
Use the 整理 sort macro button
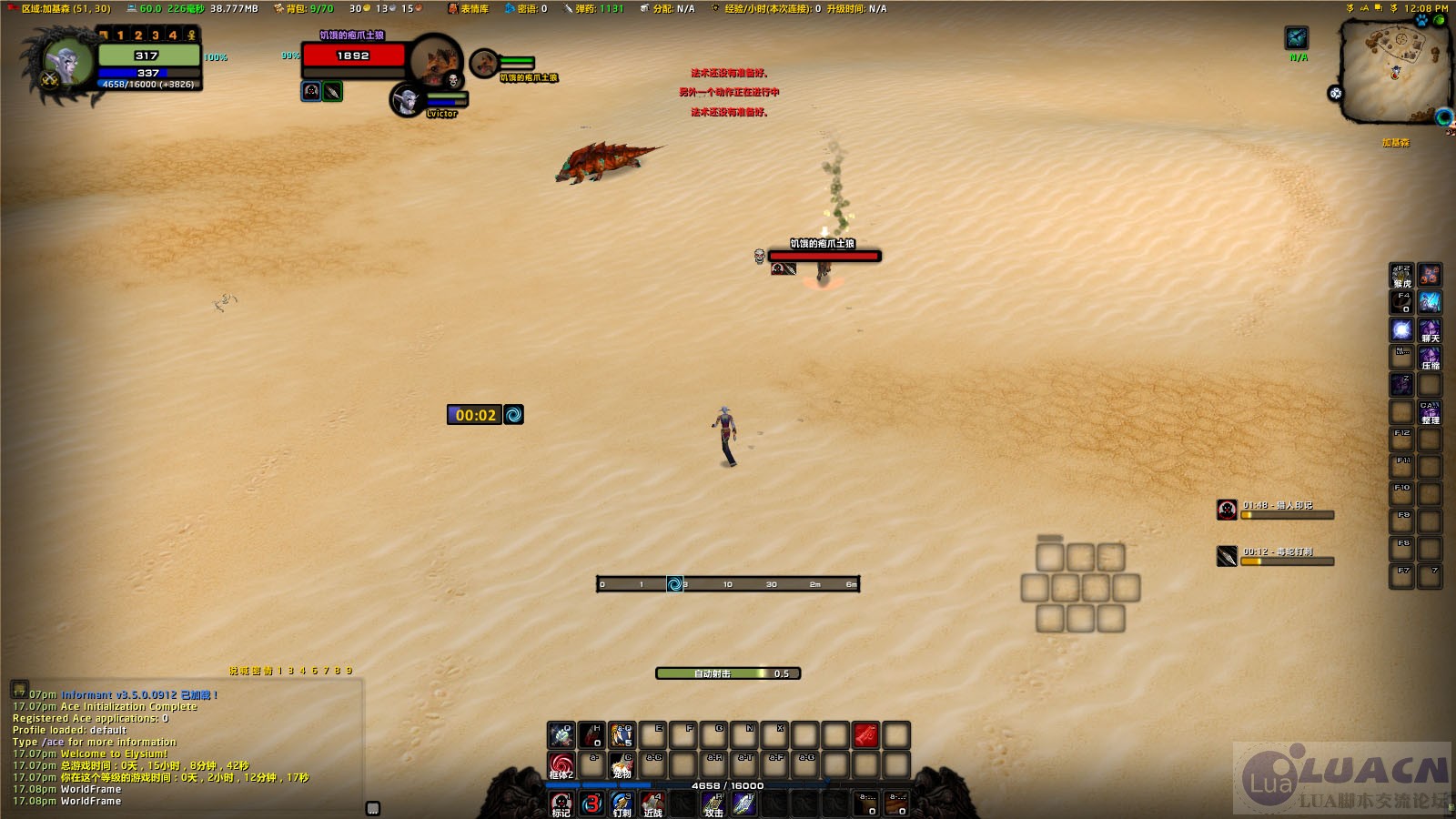tap(1430, 412)
